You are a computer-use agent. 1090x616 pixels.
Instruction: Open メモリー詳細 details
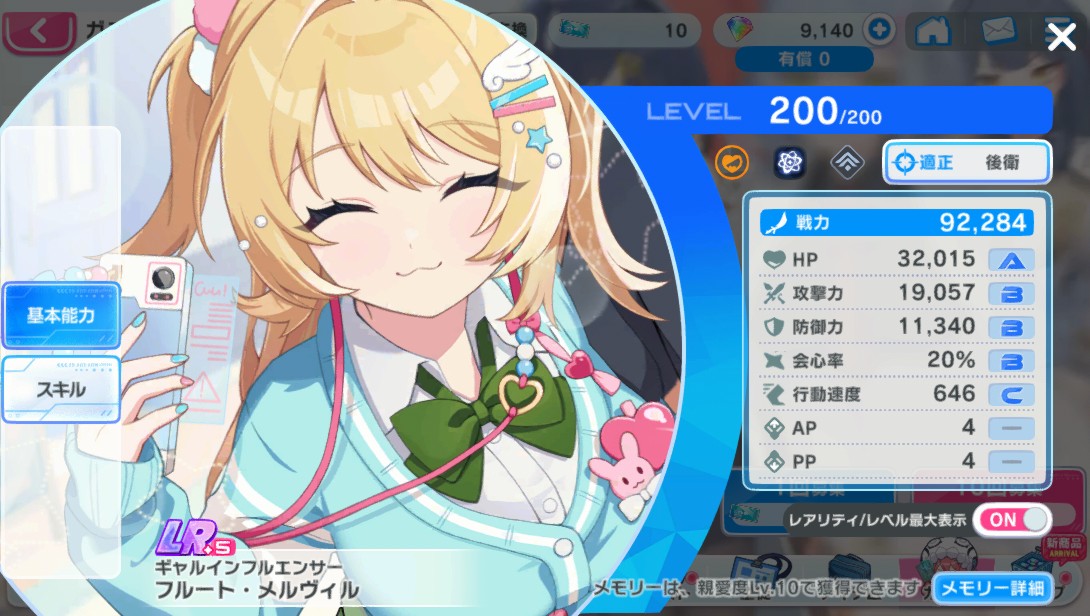[993, 588]
